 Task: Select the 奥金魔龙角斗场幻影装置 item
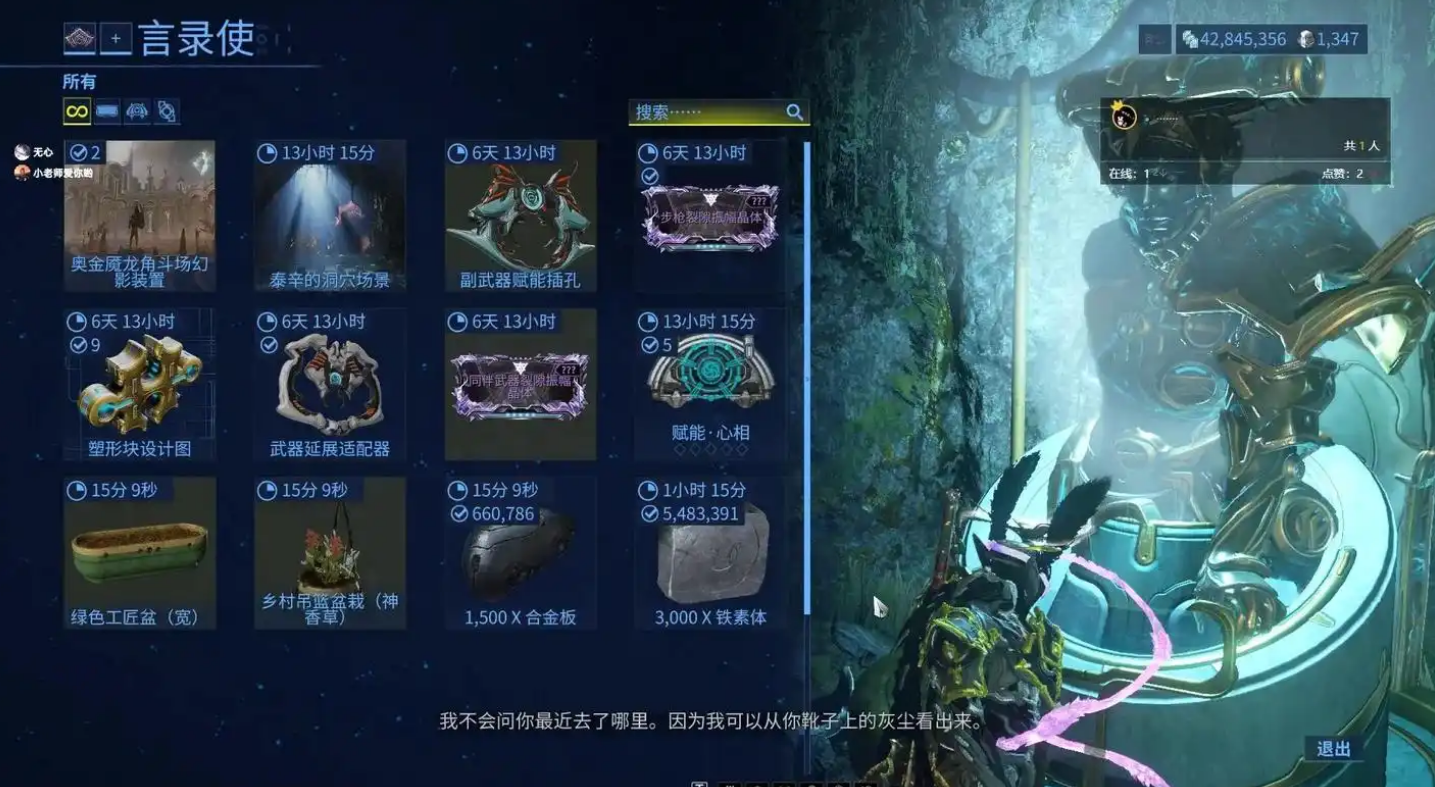click(x=139, y=216)
